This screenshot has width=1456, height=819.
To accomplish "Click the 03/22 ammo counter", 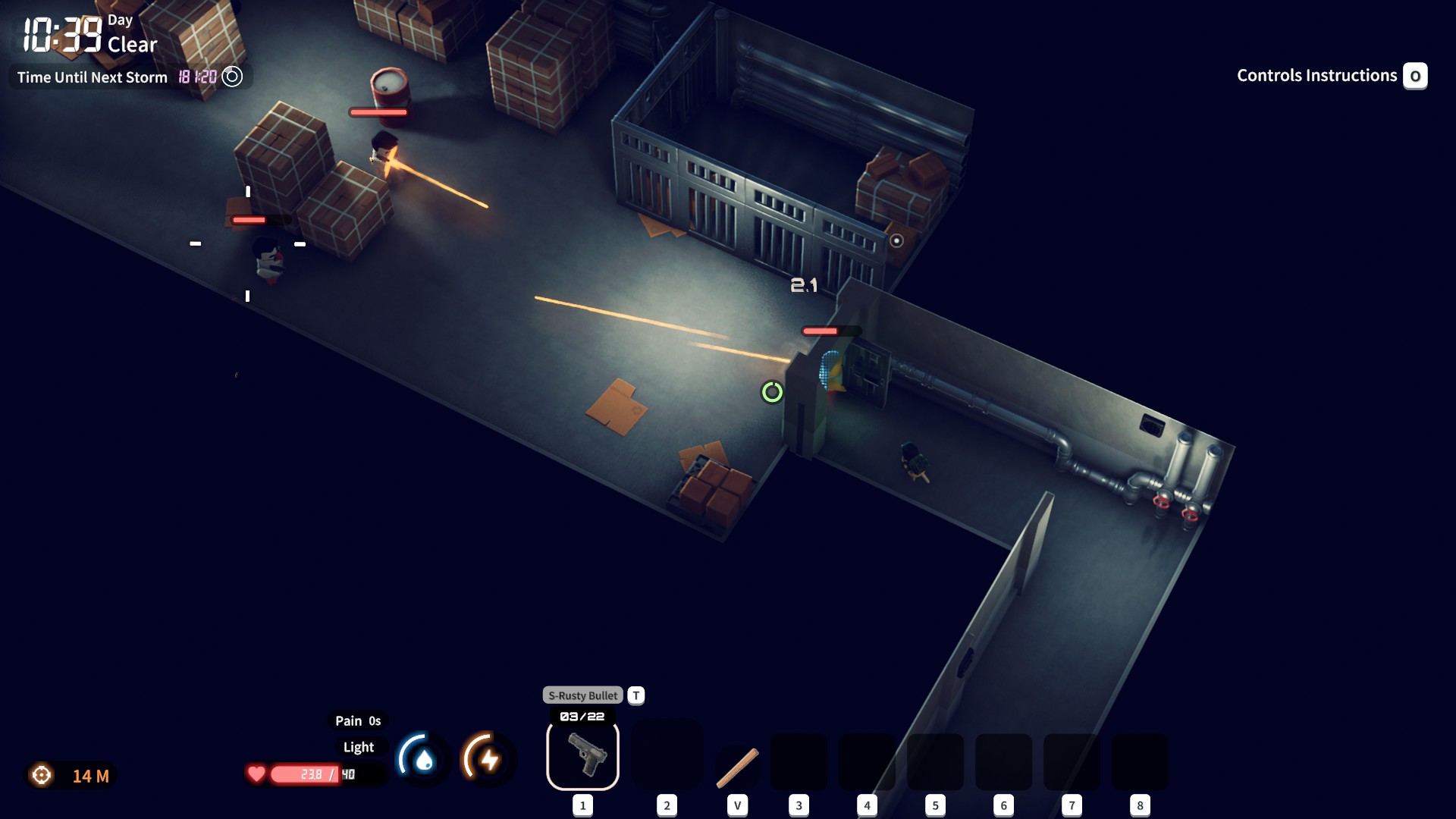I will (x=582, y=714).
